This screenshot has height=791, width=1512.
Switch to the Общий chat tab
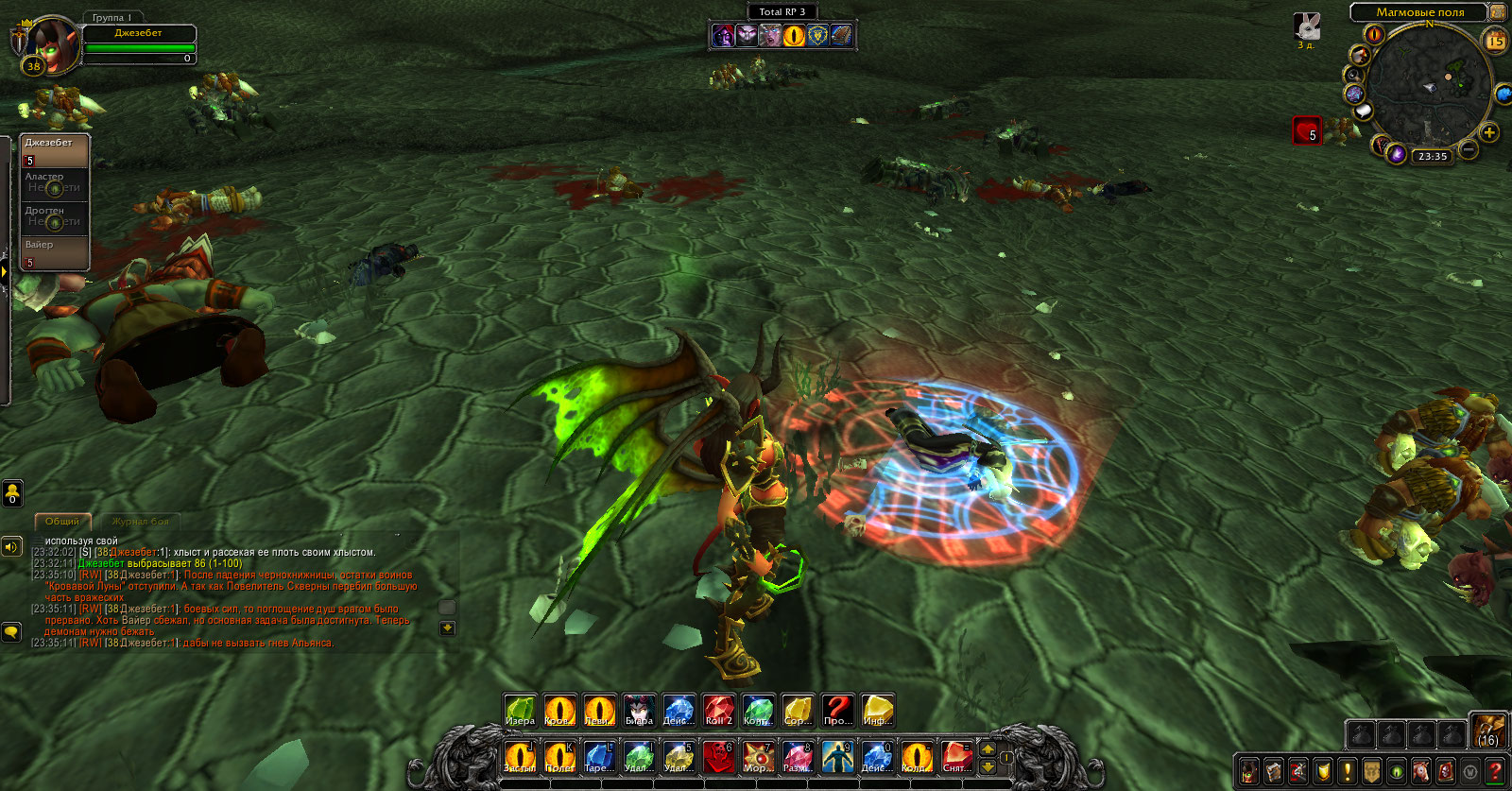tap(62, 522)
